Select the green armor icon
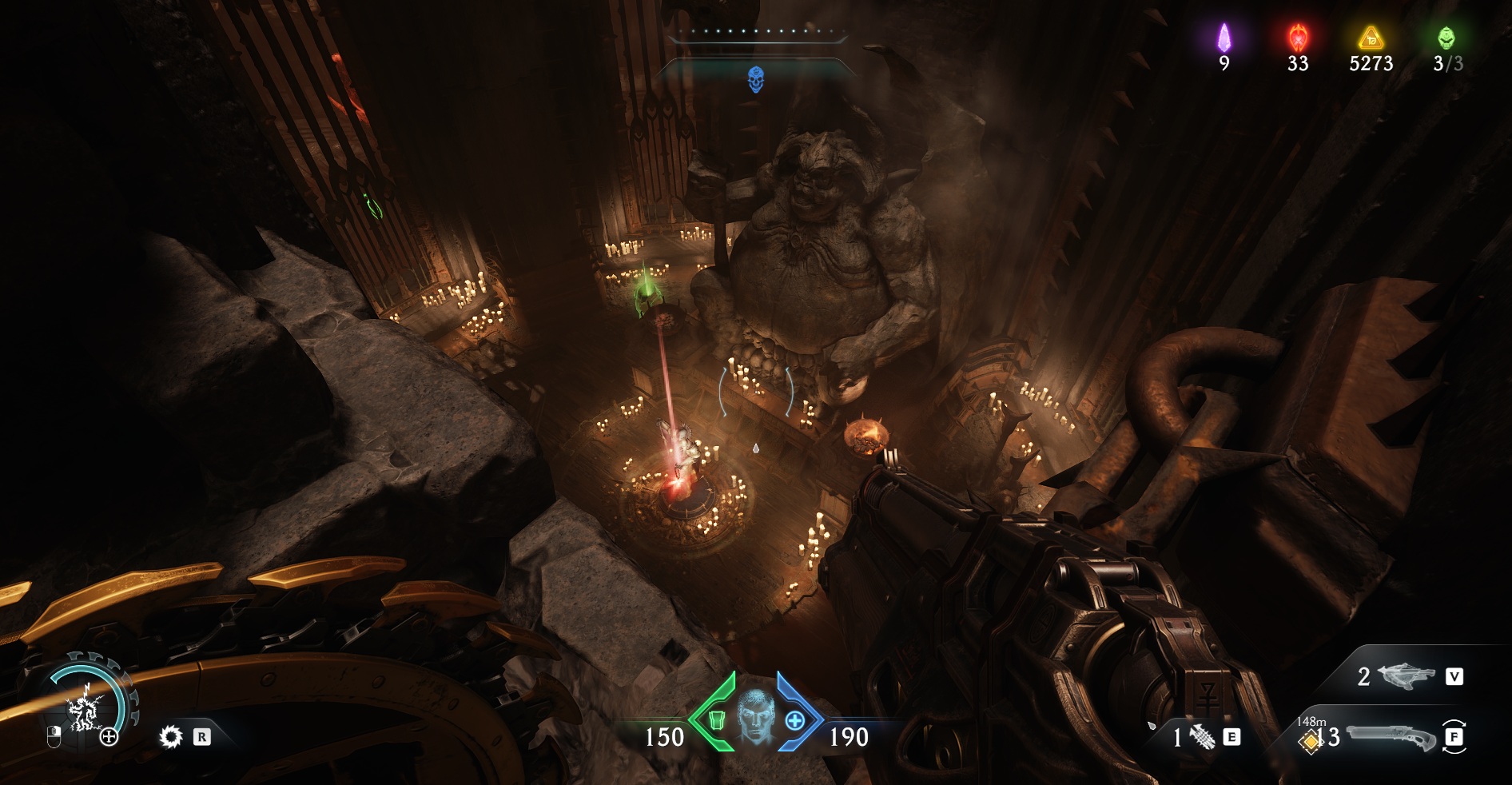The height and width of the screenshot is (785, 1512). click(717, 720)
